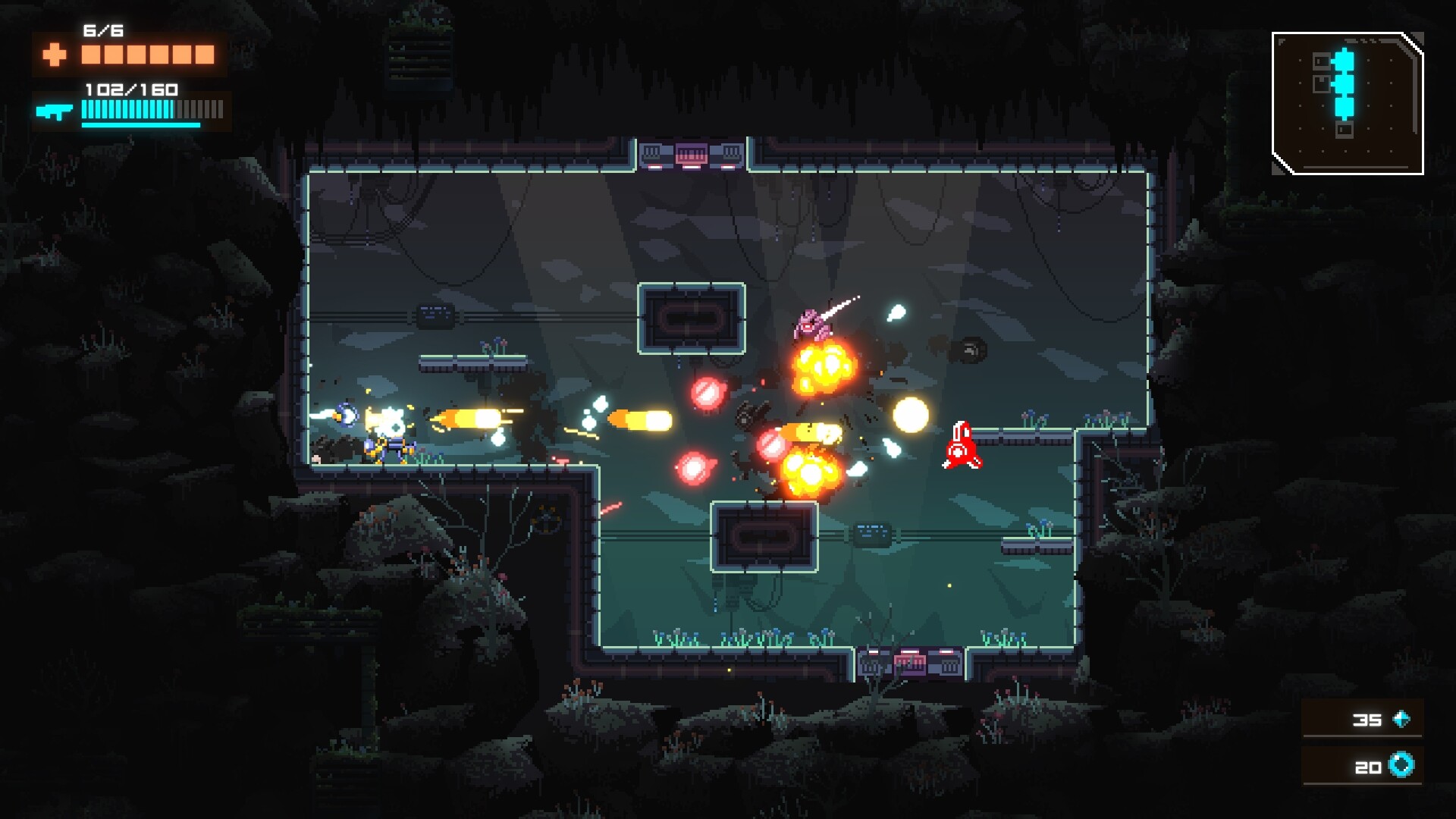This screenshot has width=1456, height=819.
Task: Click the cyan player marker on the minimap
Action: 1346,83
